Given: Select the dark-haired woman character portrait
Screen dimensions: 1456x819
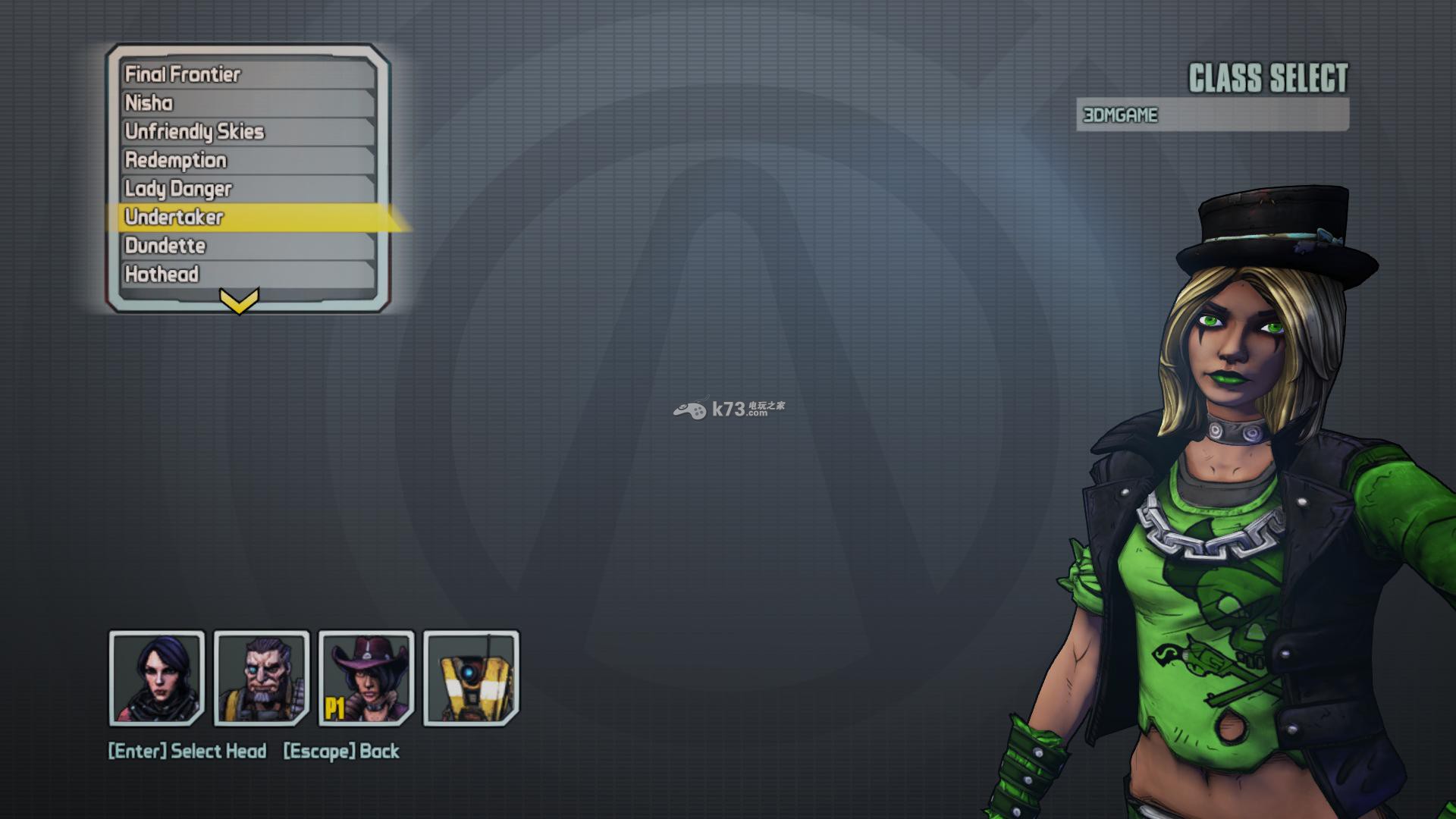Looking at the screenshot, I should pyautogui.click(x=157, y=678).
